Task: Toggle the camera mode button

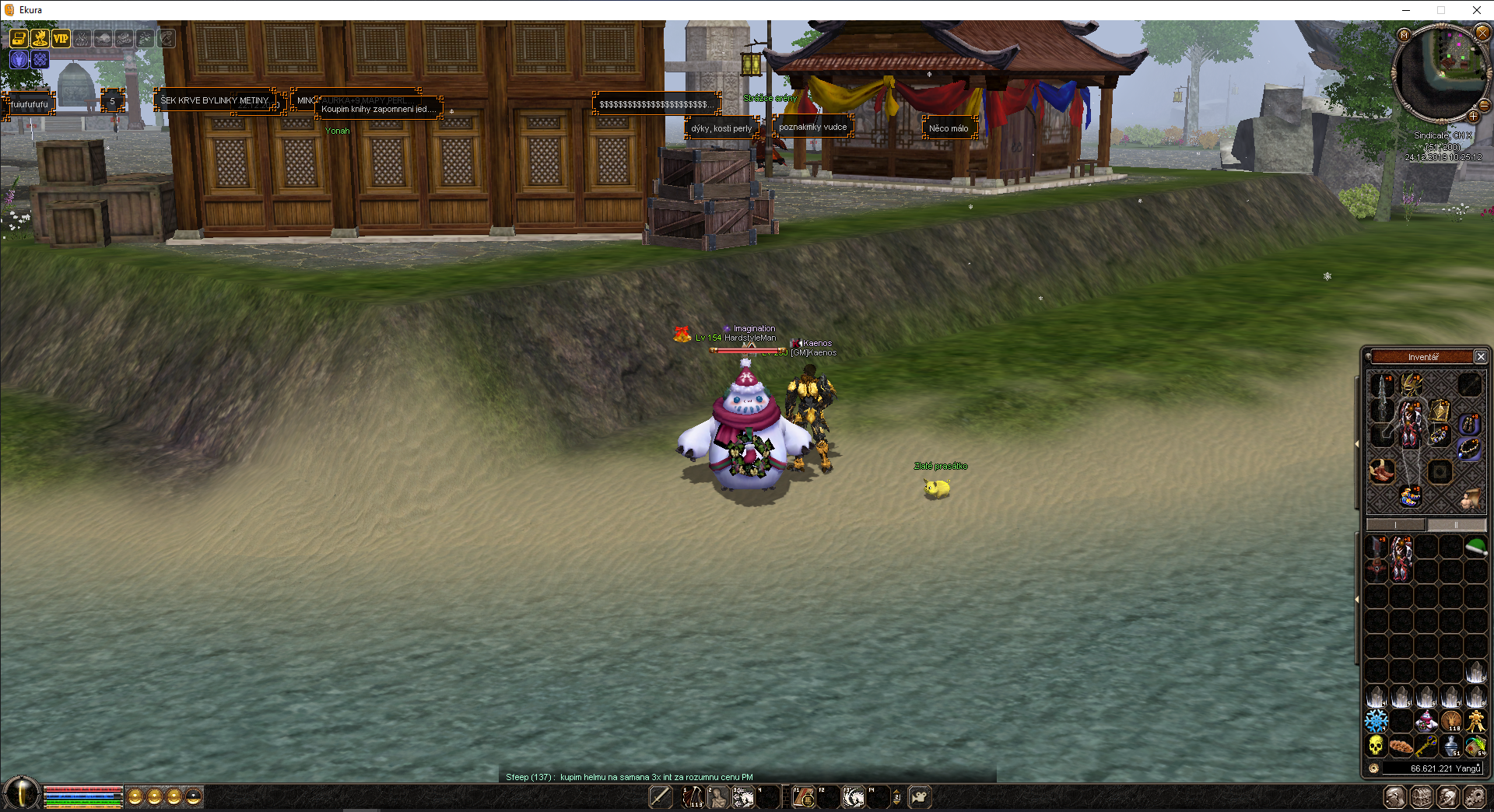Action: click(x=919, y=796)
